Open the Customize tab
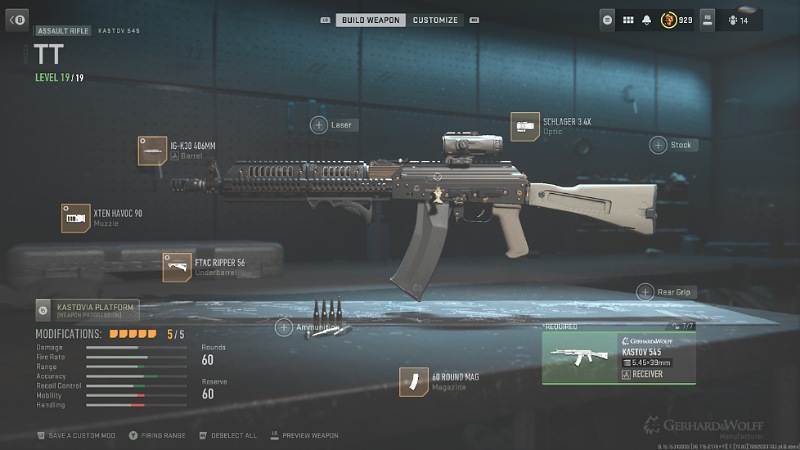The image size is (800, 450). [x=435, y=20]
